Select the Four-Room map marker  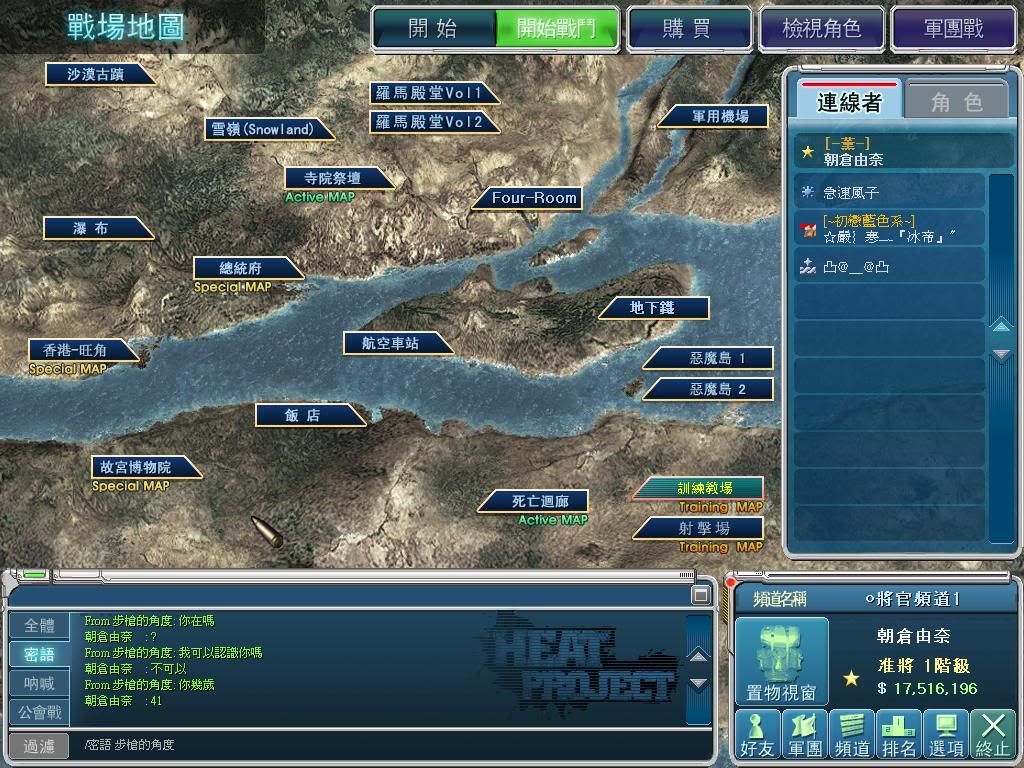534,198
